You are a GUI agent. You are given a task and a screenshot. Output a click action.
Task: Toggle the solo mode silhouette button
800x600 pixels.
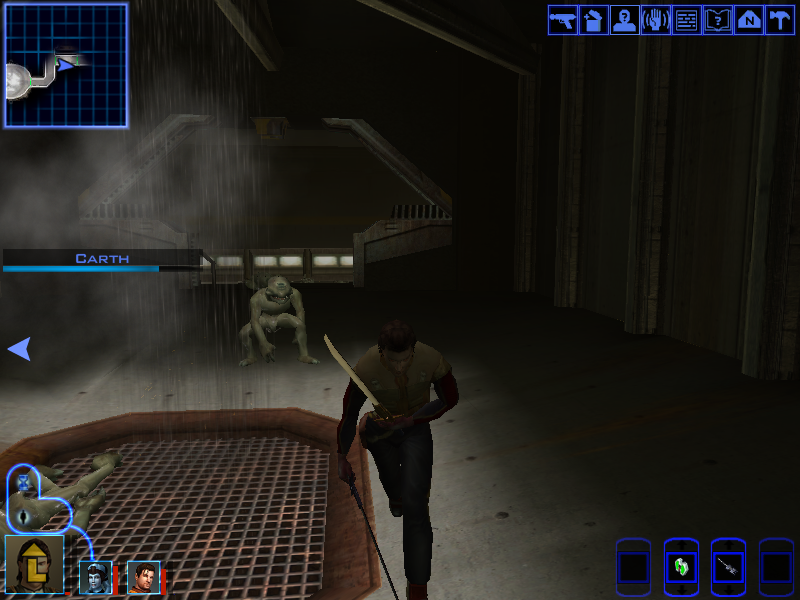pos(24,516)
